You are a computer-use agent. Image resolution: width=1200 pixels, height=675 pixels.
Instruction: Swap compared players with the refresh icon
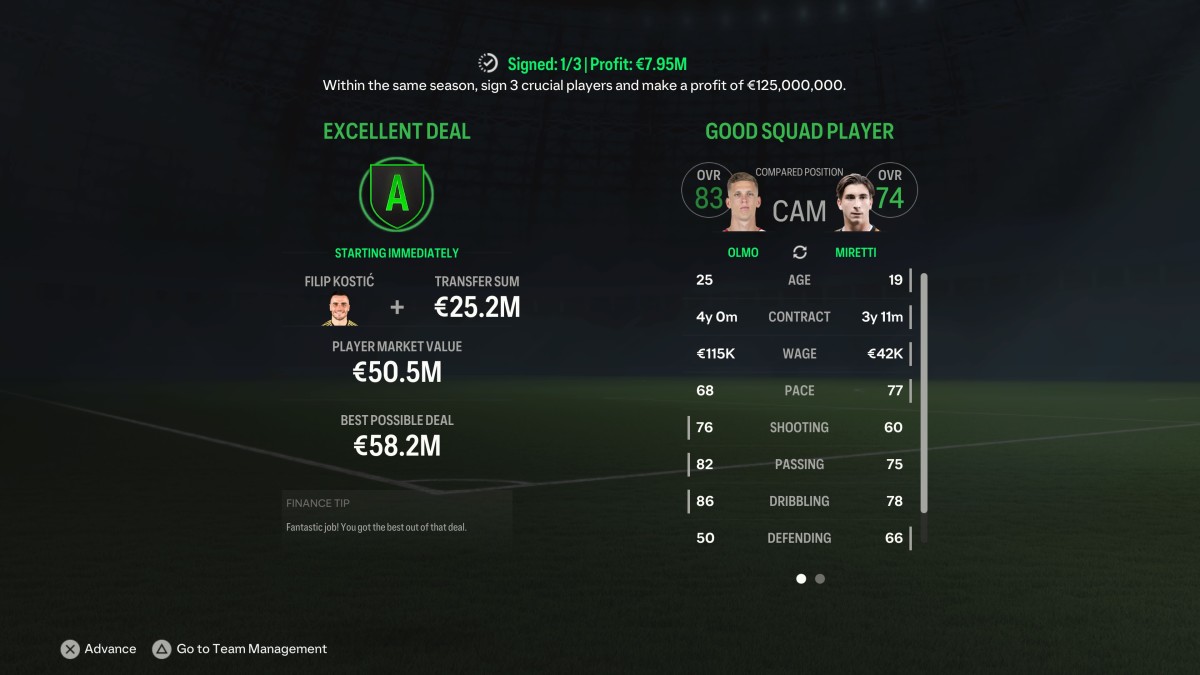pos(800,252)
